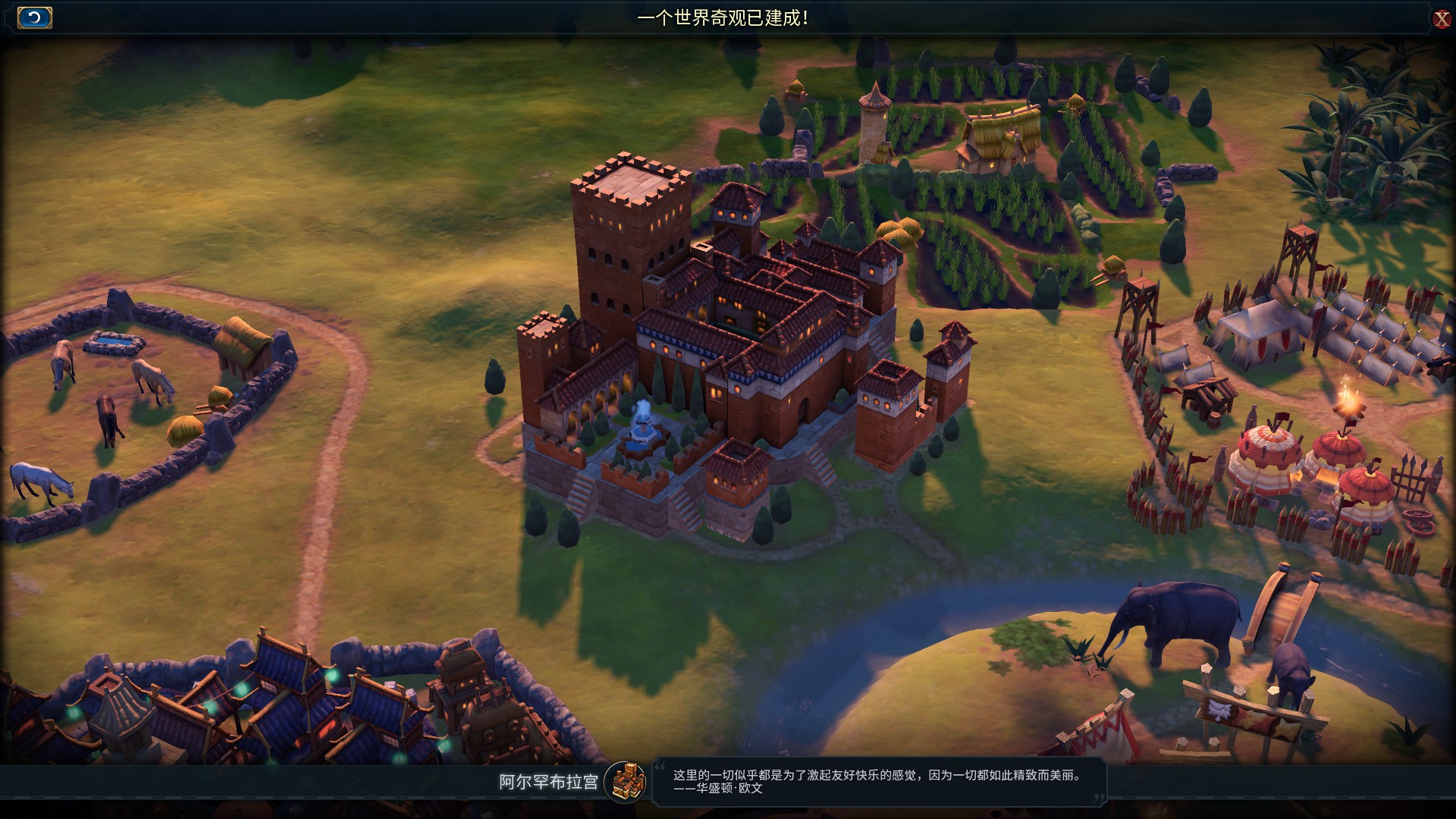This screenshot has width=1456, height=819.
Task: Close the wonder completed screen
Action: [x=1441, y=19]
